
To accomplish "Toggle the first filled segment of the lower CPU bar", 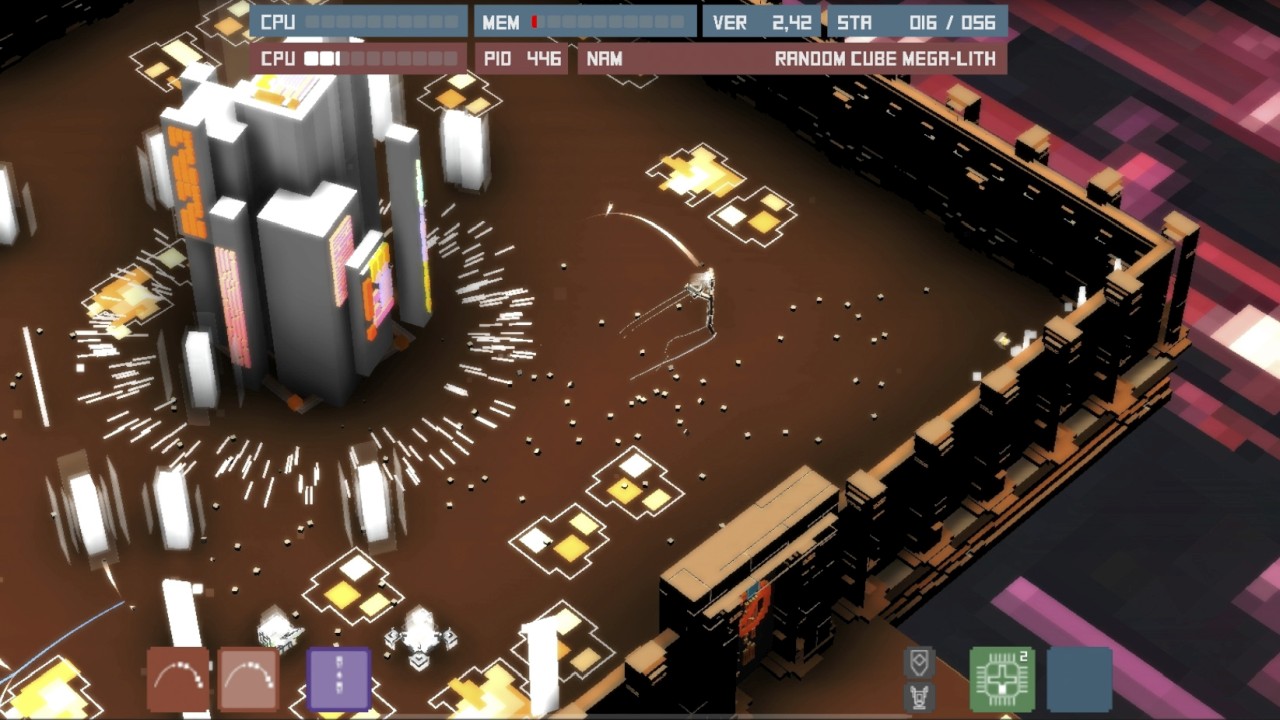I will tap(311, 58).
